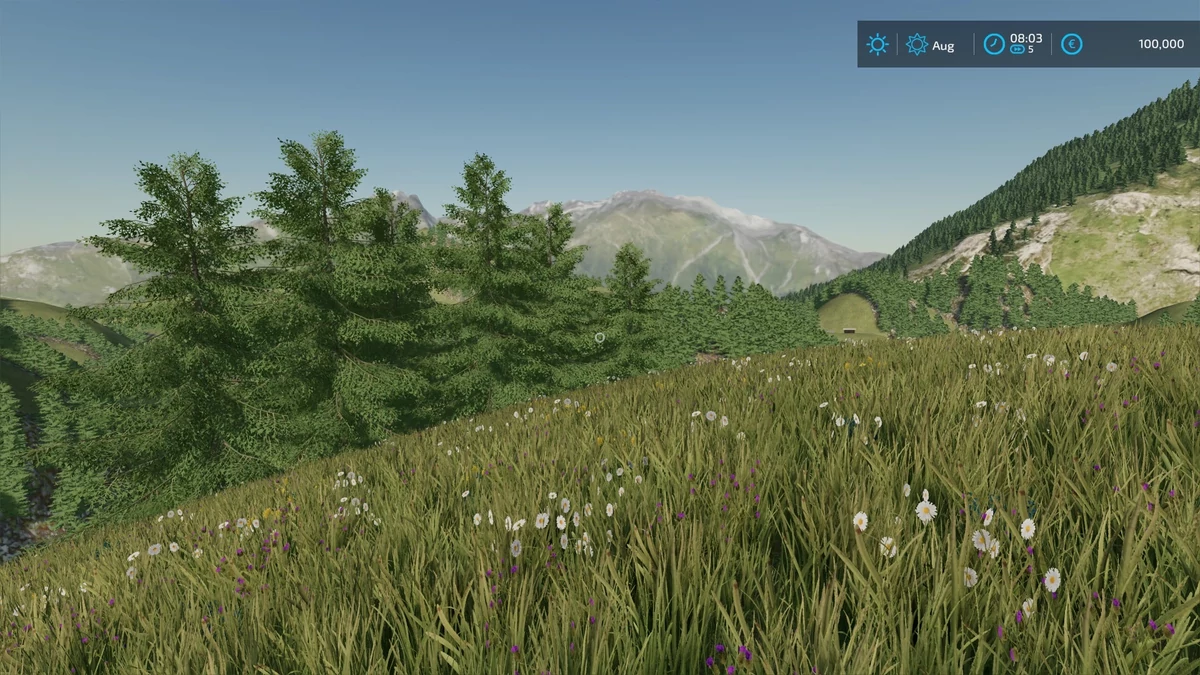Click the sunny weather icon
The width and height of the screenshot is (1200, 675).
coord(877,44)
